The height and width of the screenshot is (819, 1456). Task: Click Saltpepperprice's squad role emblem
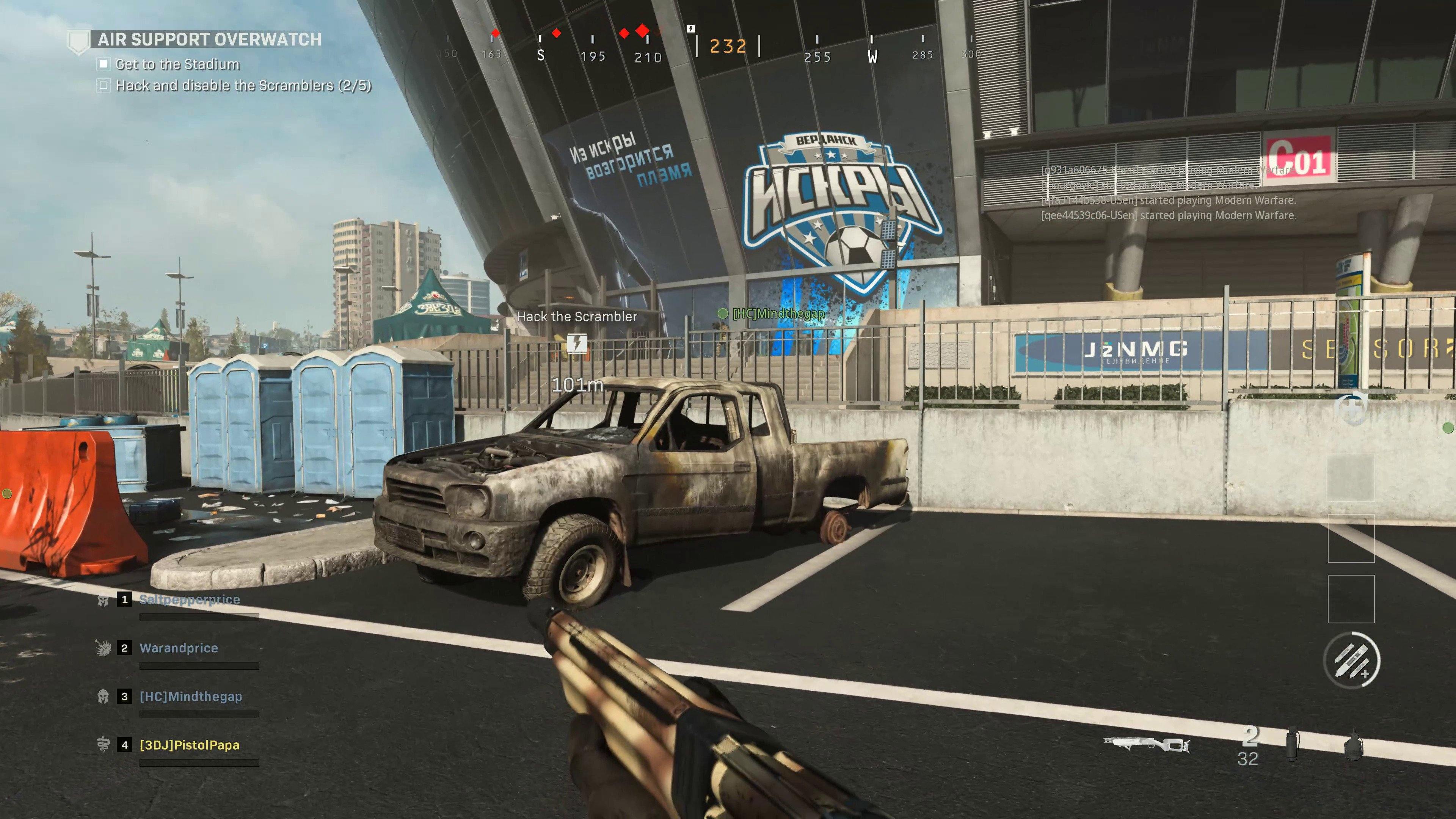click(104, 601)
